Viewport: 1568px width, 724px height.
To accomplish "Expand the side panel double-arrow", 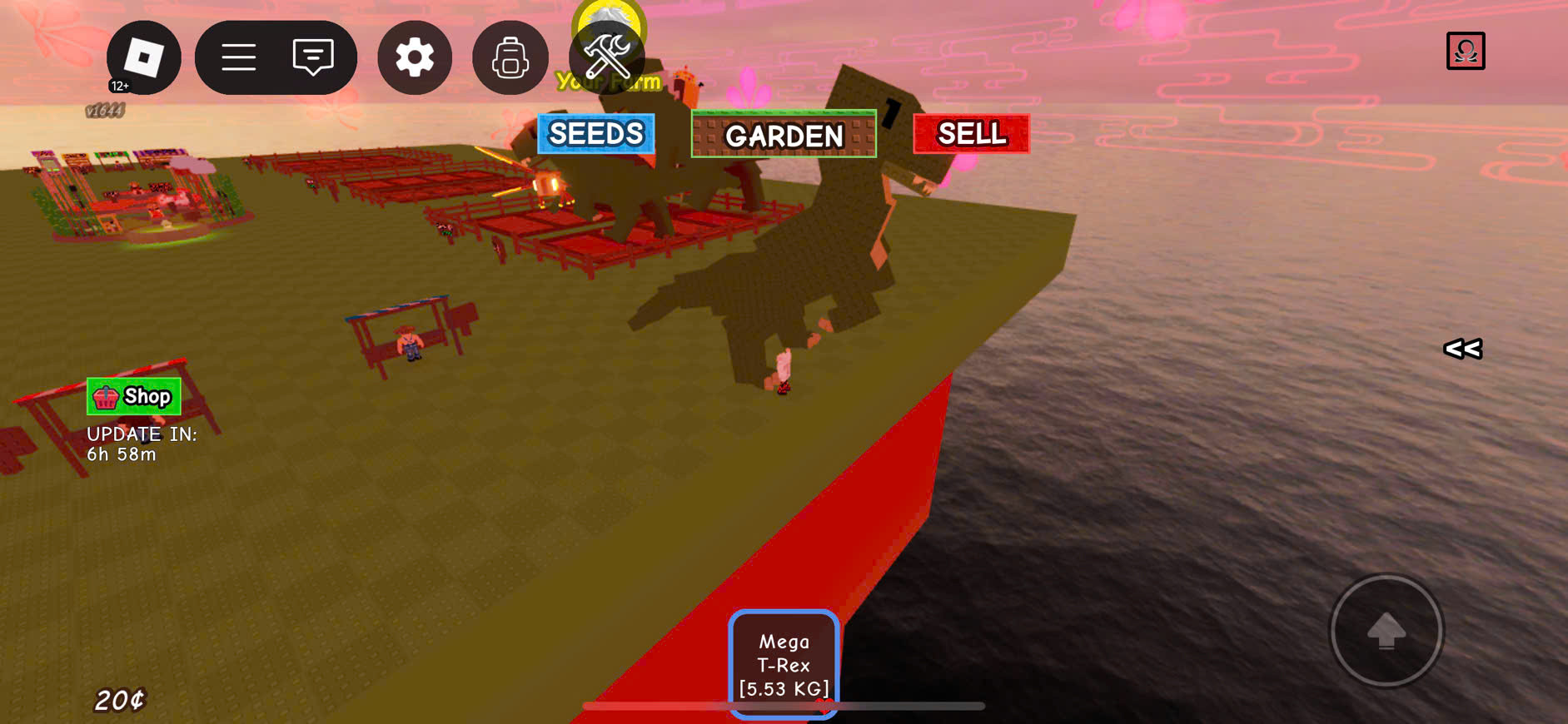I will [x=1462, y=350].
